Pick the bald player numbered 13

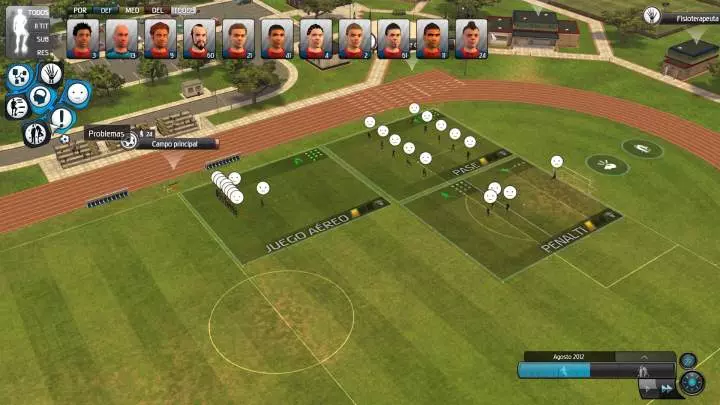point(121,39)
